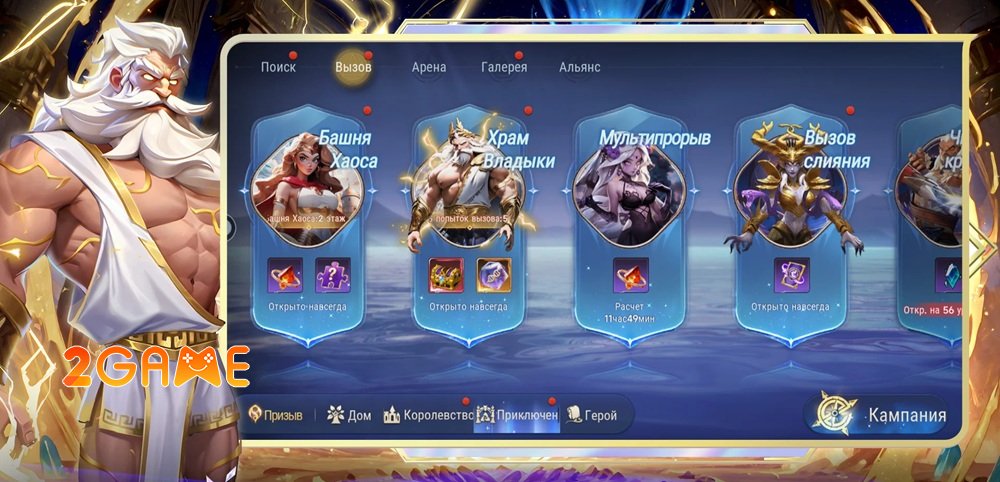Choose the Мультипрорыв mode card
The image size is (1000, 482).
pyautogui.click(x=630, y=190)
